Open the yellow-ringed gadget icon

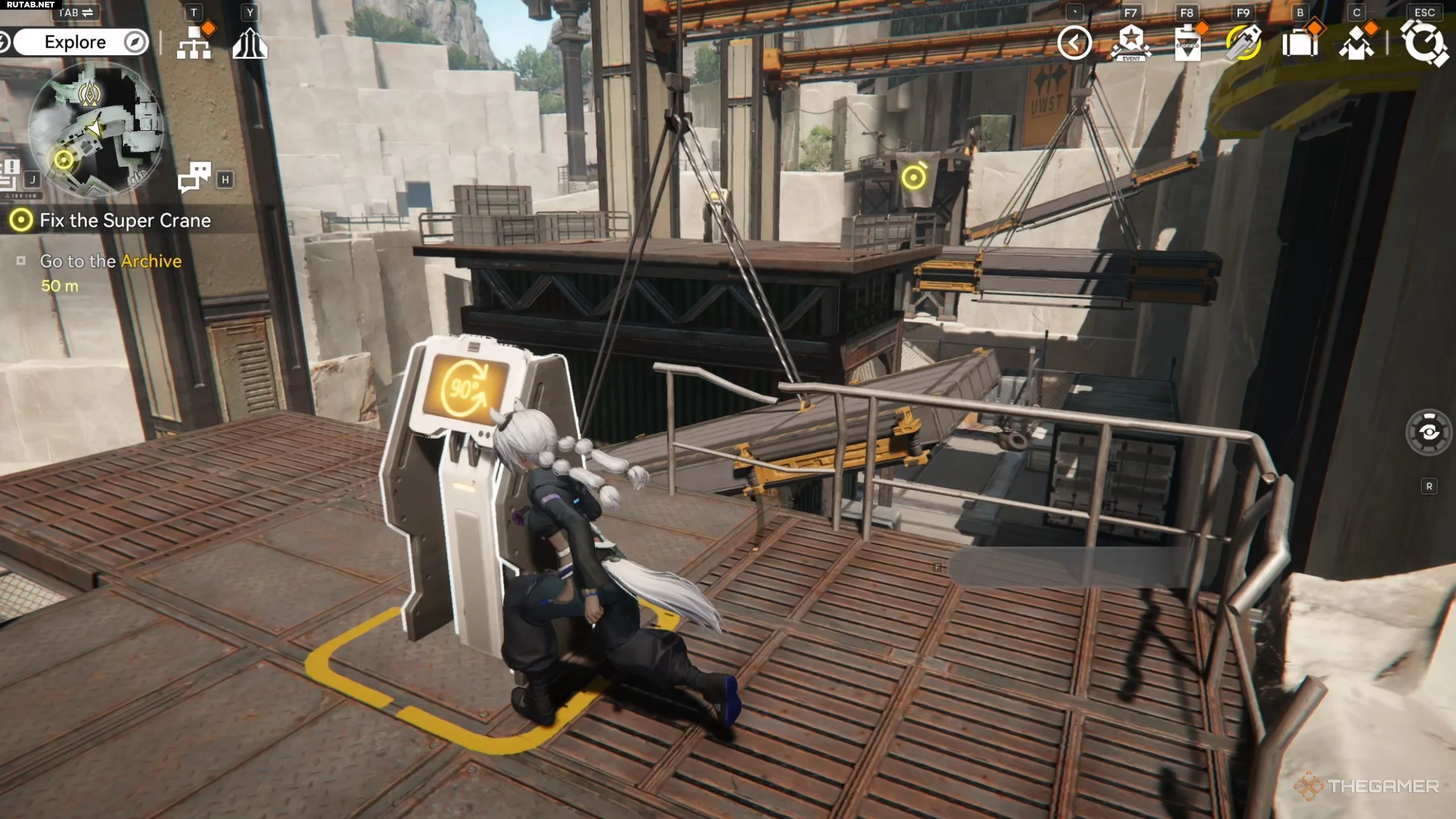1243,43
